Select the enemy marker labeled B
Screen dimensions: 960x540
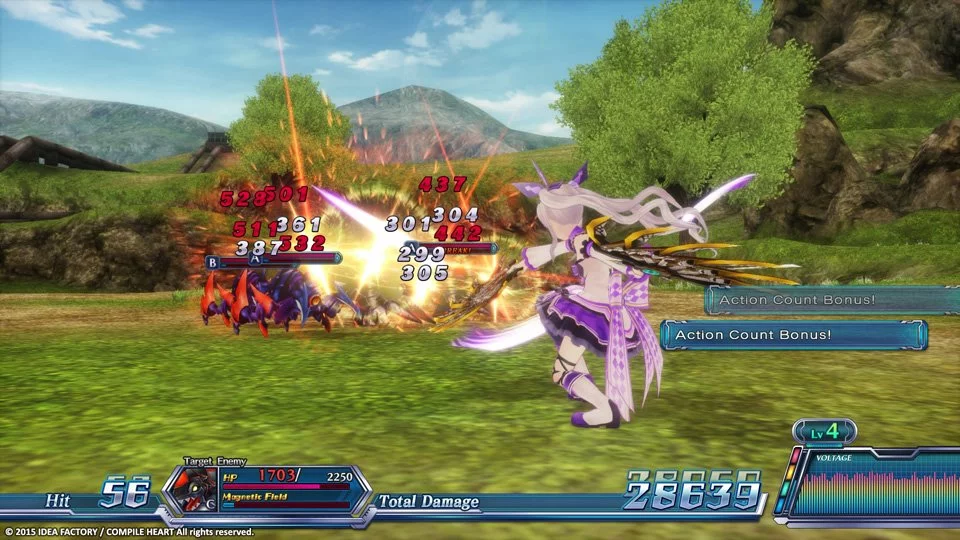click(x=212, y=262)
